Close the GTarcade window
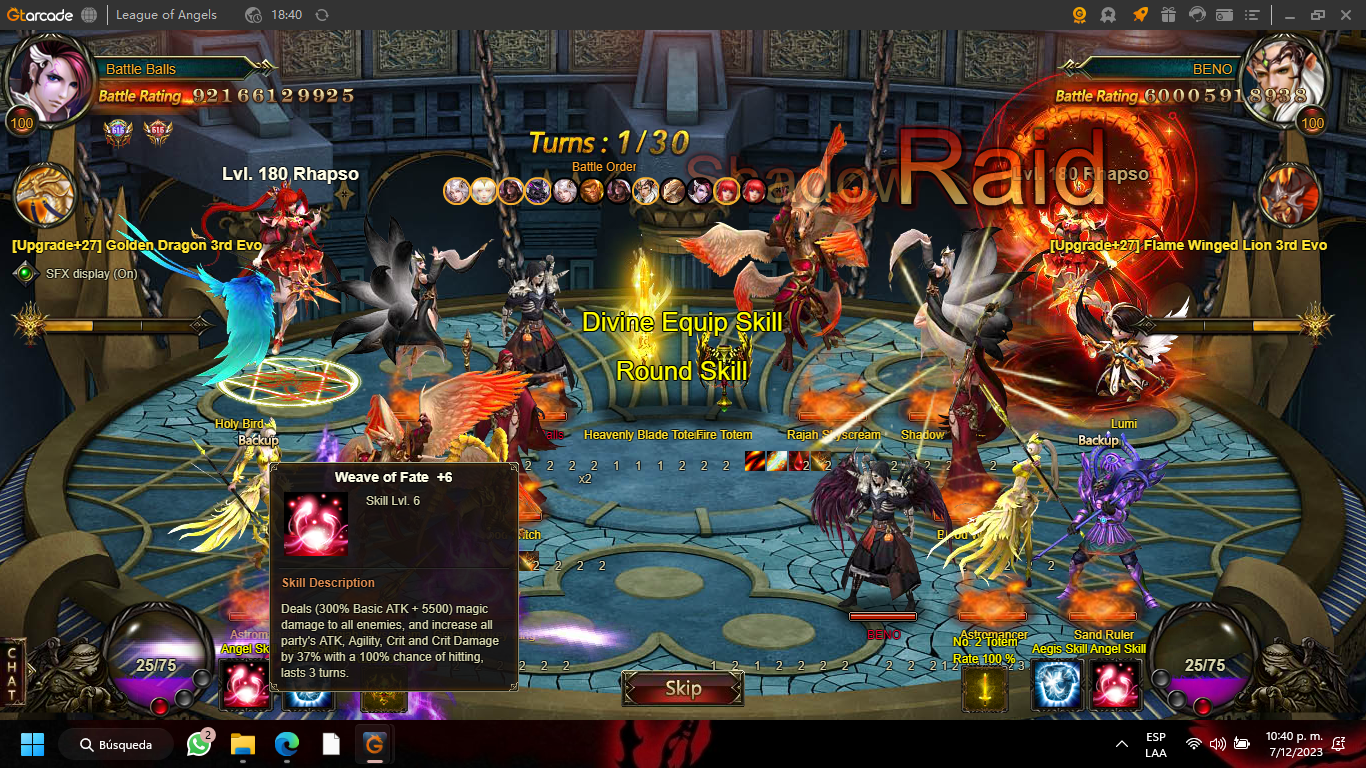Image resolution: width=1366 pixels, height=768 pixels. 1343,15
